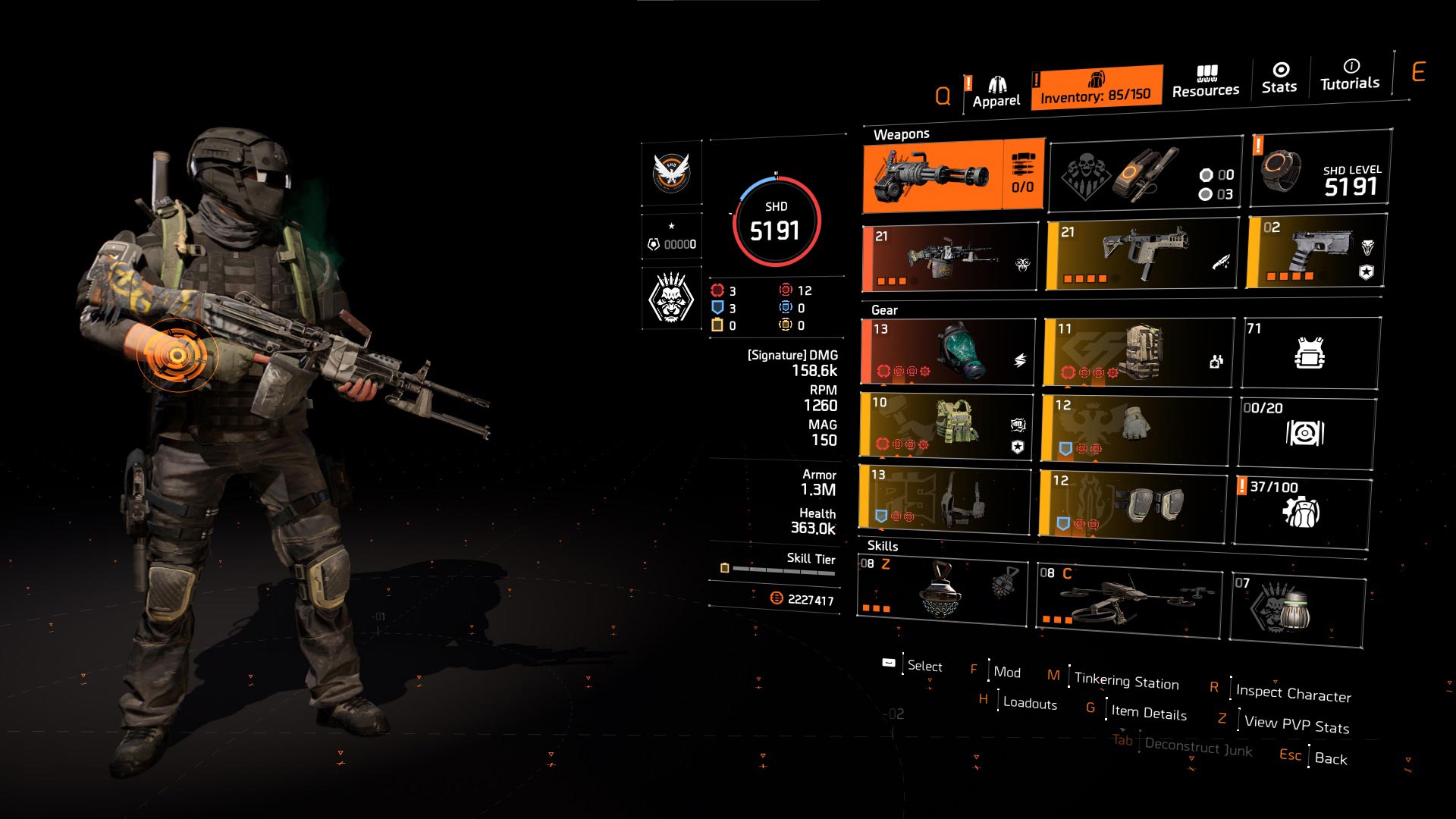Viewport: 1456px width, 819px height.
Task: Select the drone skill slot
Action: pyautogui.click(x=1128, y=601)
